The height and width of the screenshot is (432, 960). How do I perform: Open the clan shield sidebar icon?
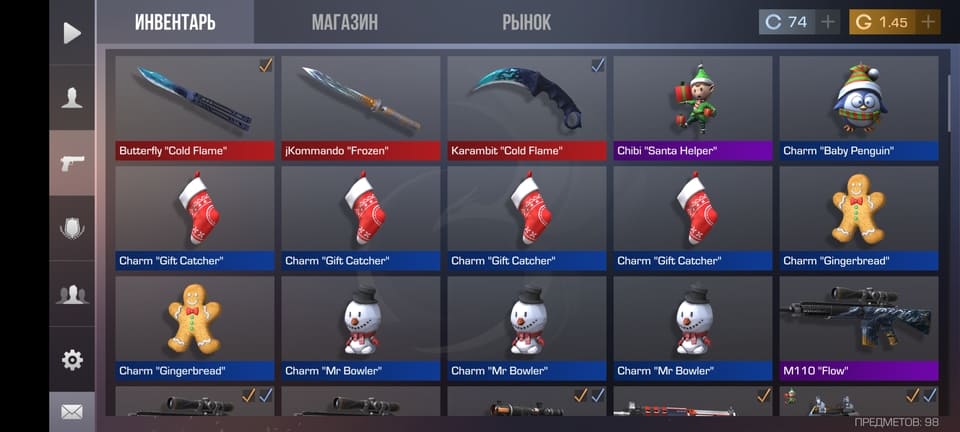(x=72, y=228)
